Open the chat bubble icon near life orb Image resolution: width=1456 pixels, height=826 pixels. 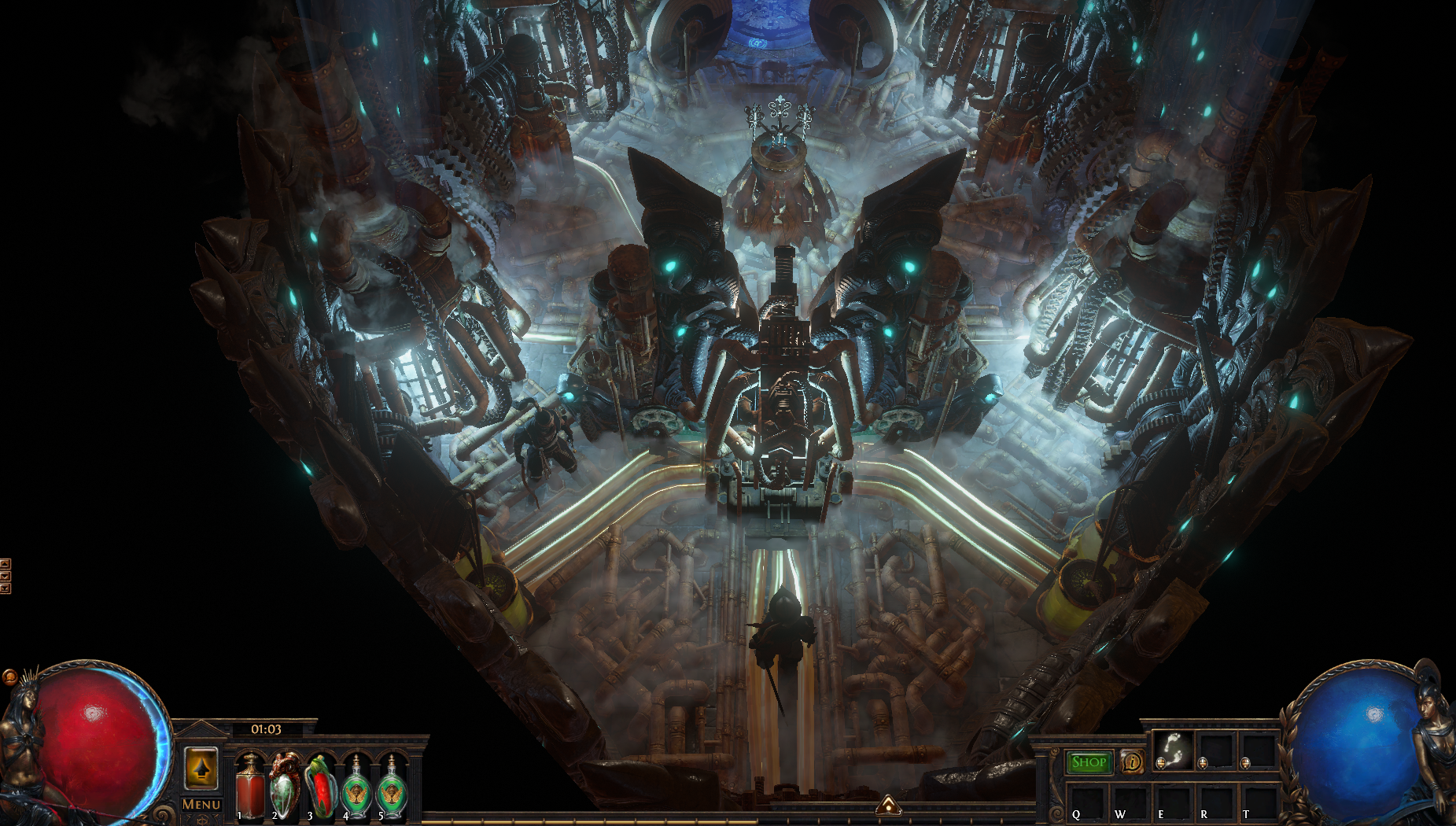pos(9,677)
